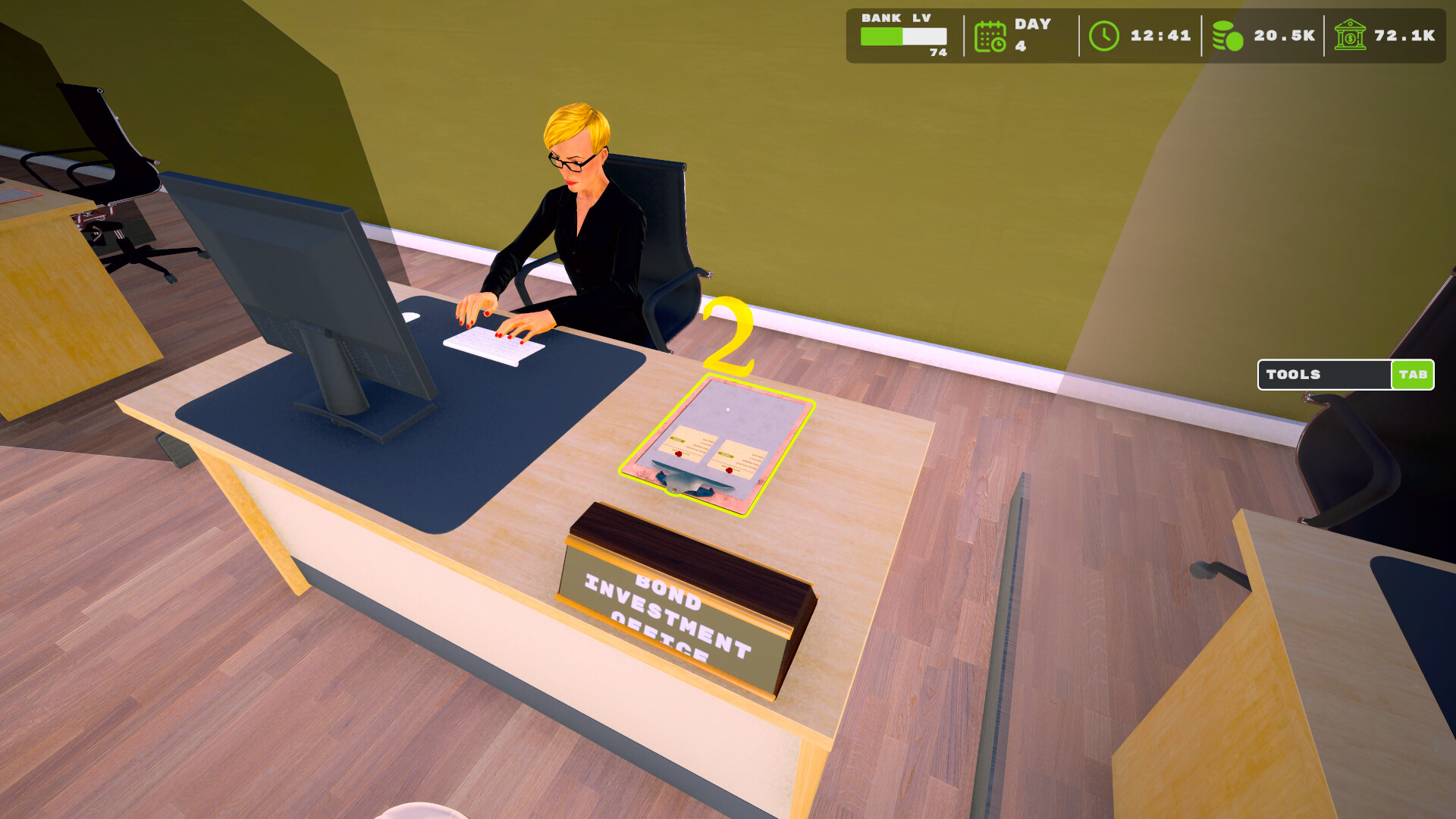
Task: Stamp the red wax seal on the left bond
Action: coord(678,453)
